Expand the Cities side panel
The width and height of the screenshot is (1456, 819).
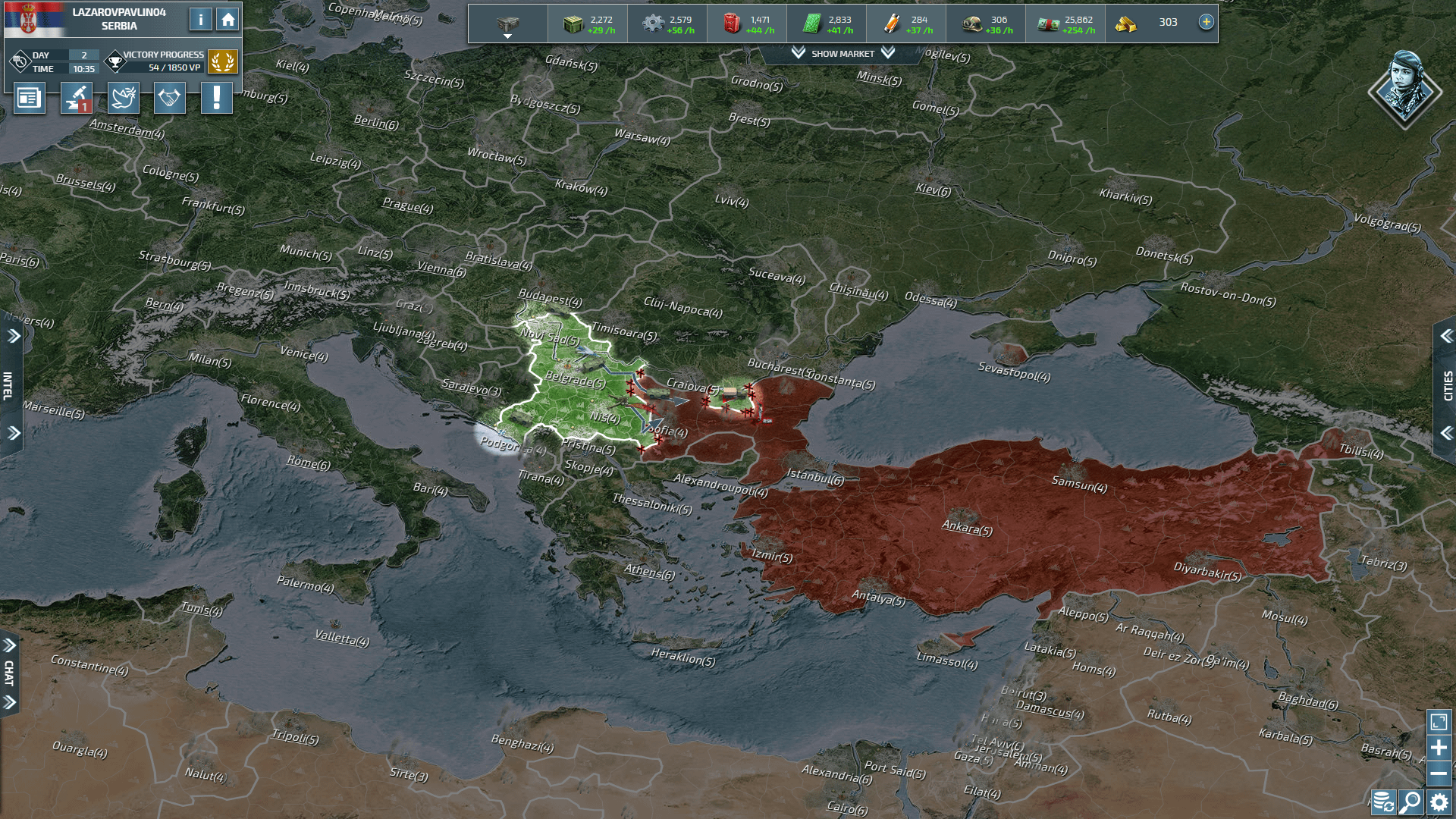pos(1447,385)
